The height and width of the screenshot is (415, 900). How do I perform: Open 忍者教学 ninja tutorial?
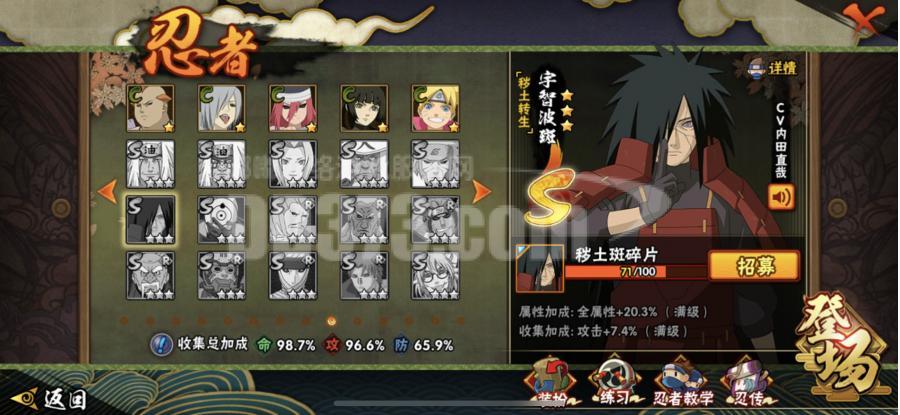tap(684, 383)
